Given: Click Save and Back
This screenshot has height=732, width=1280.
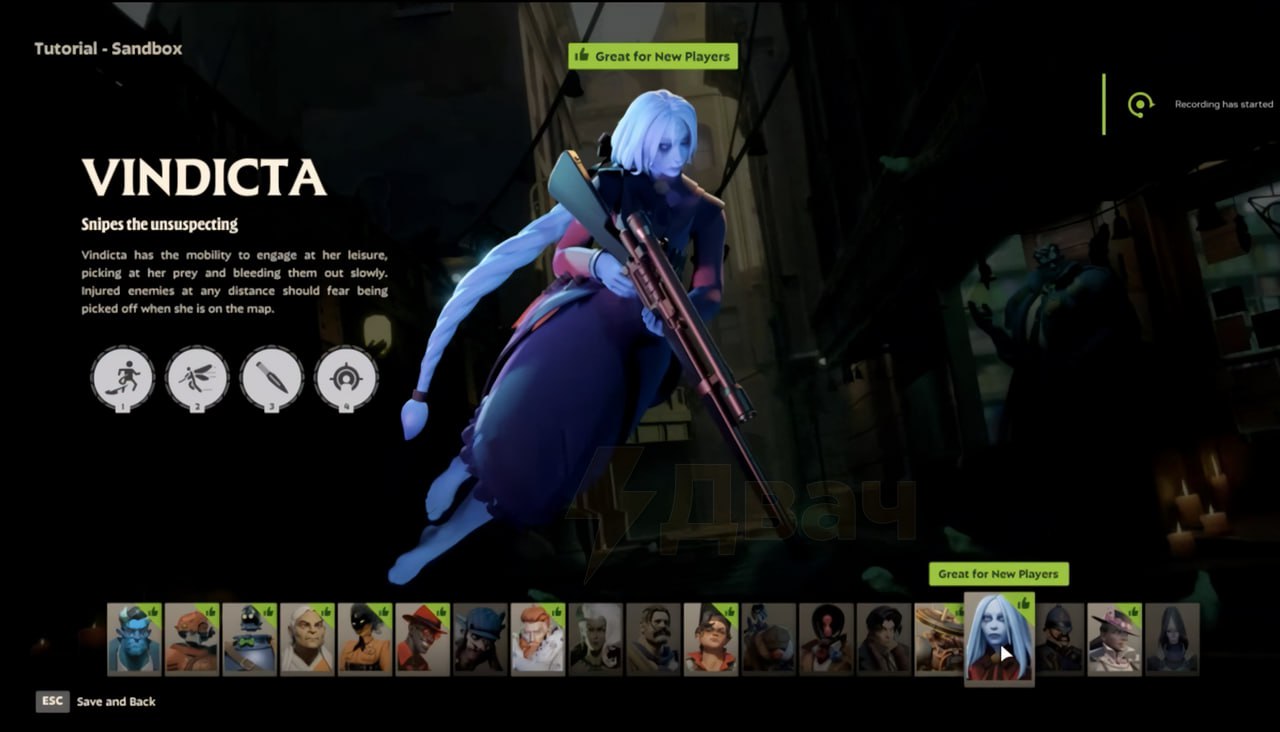Looking at the screenshot, I should coord(115,702).
